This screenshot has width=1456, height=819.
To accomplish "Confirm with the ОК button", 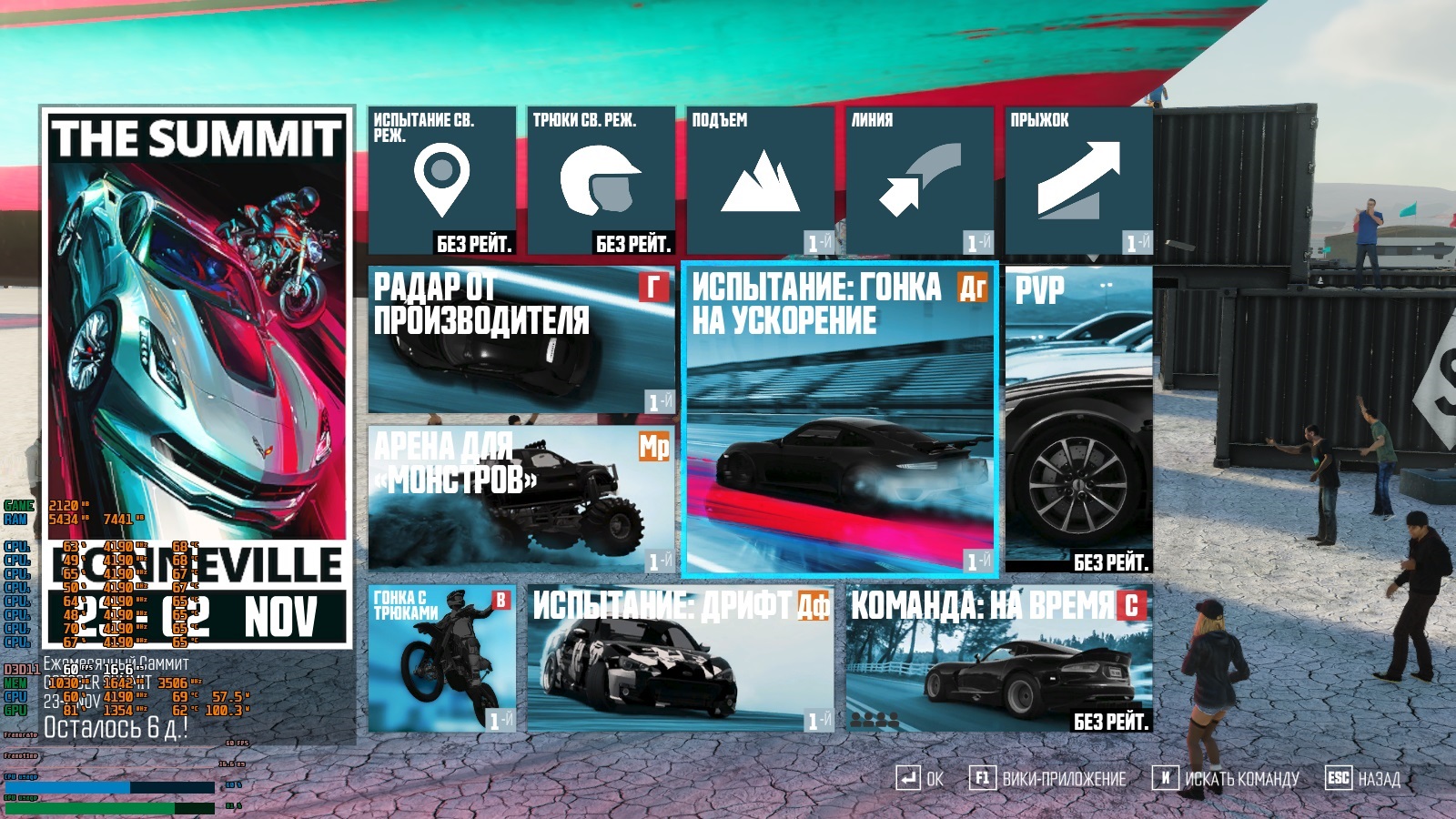I will [919, 779].
